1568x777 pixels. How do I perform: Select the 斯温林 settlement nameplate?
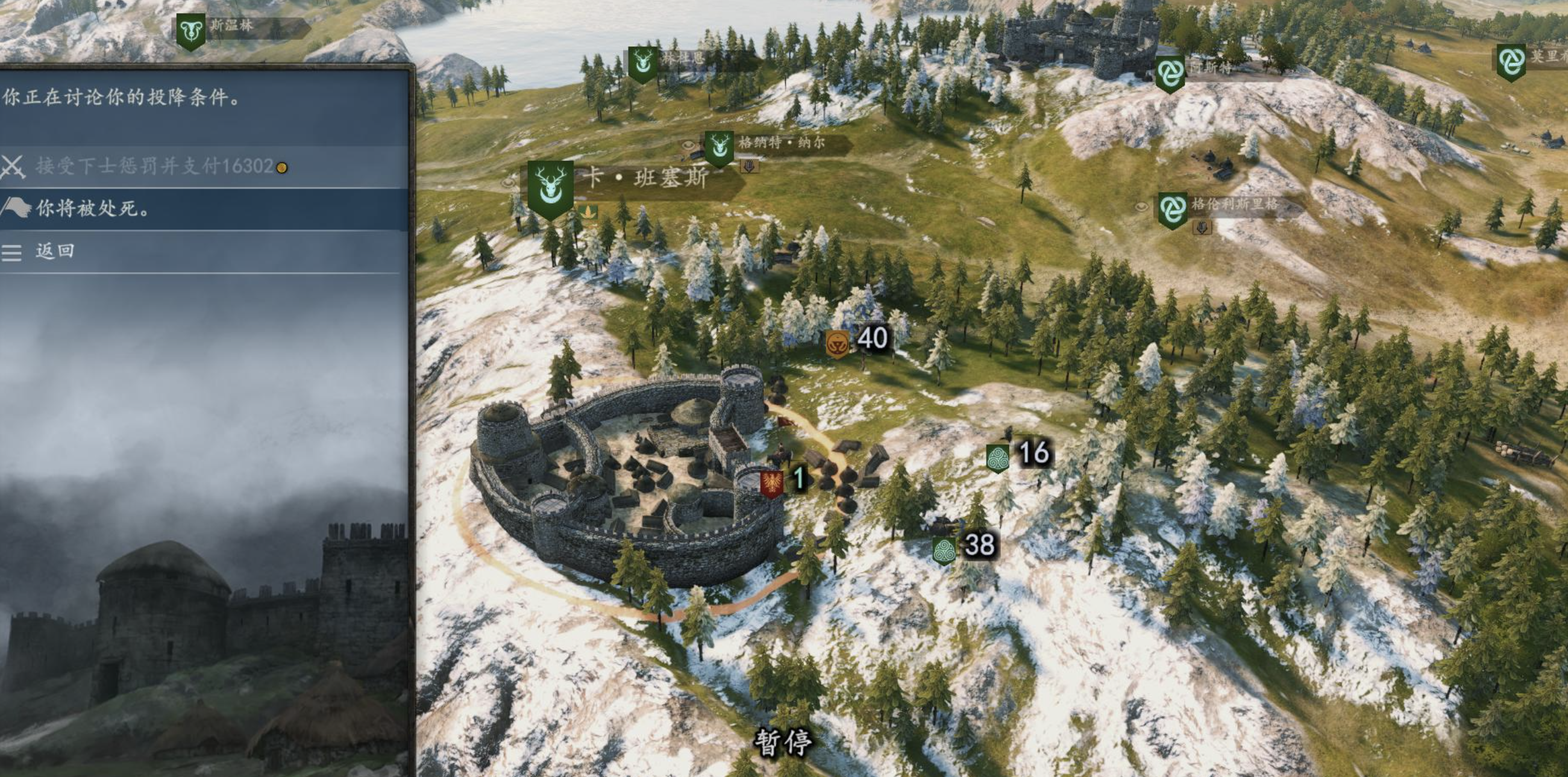231,25
